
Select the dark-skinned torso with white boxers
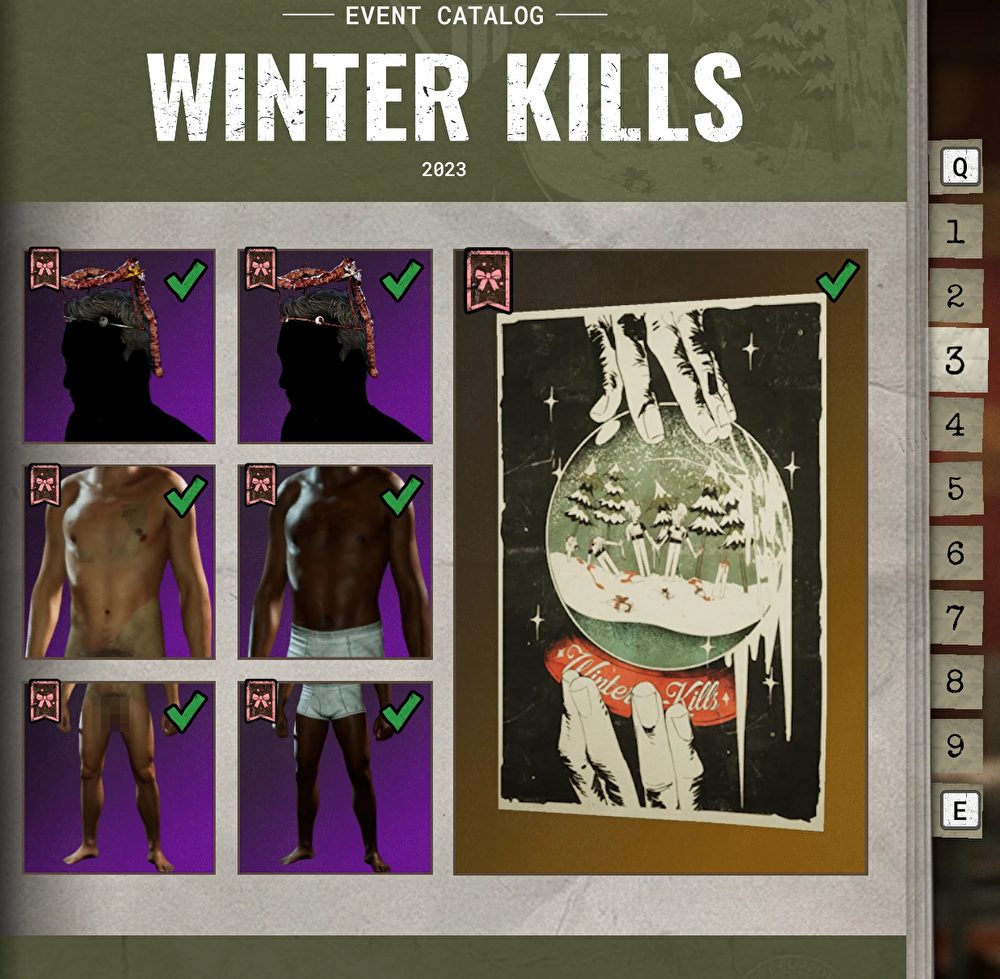(x=335, y=561)
